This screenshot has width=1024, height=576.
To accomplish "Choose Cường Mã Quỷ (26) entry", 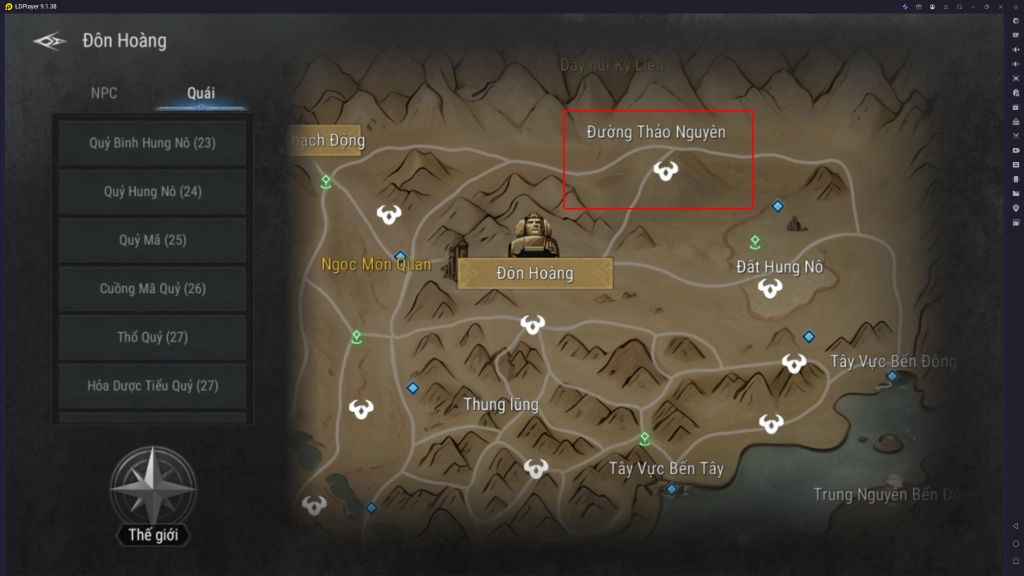I will [x=152, y=289].
